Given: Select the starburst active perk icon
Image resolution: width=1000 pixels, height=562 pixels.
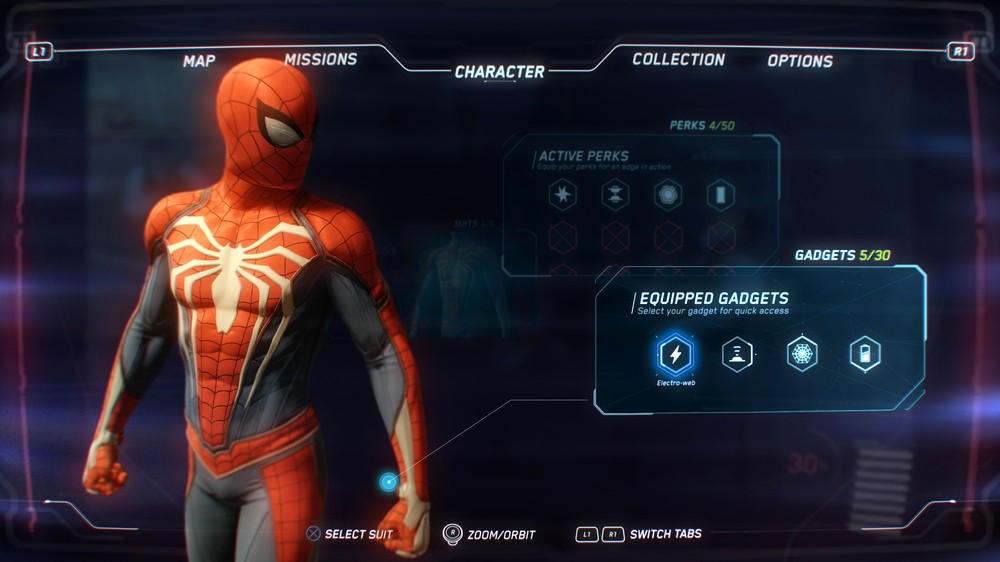Looking at the screenshot, I should 563,195.
